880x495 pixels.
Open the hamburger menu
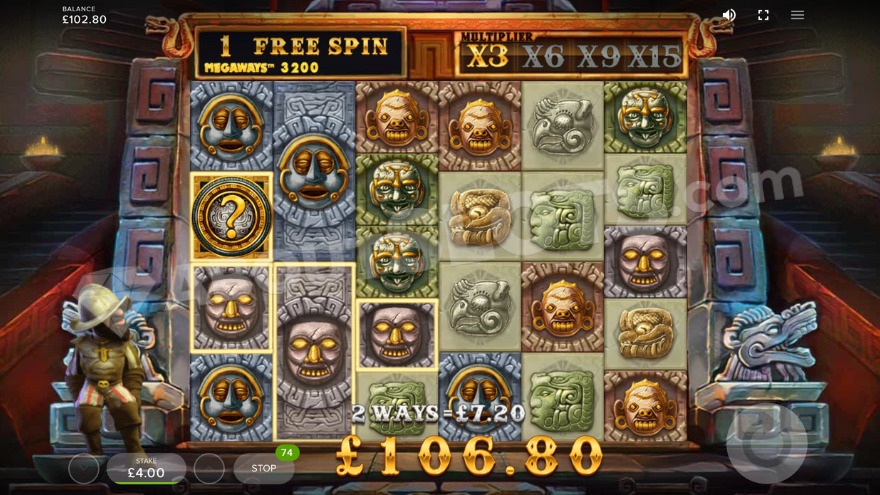pos(797,15)
